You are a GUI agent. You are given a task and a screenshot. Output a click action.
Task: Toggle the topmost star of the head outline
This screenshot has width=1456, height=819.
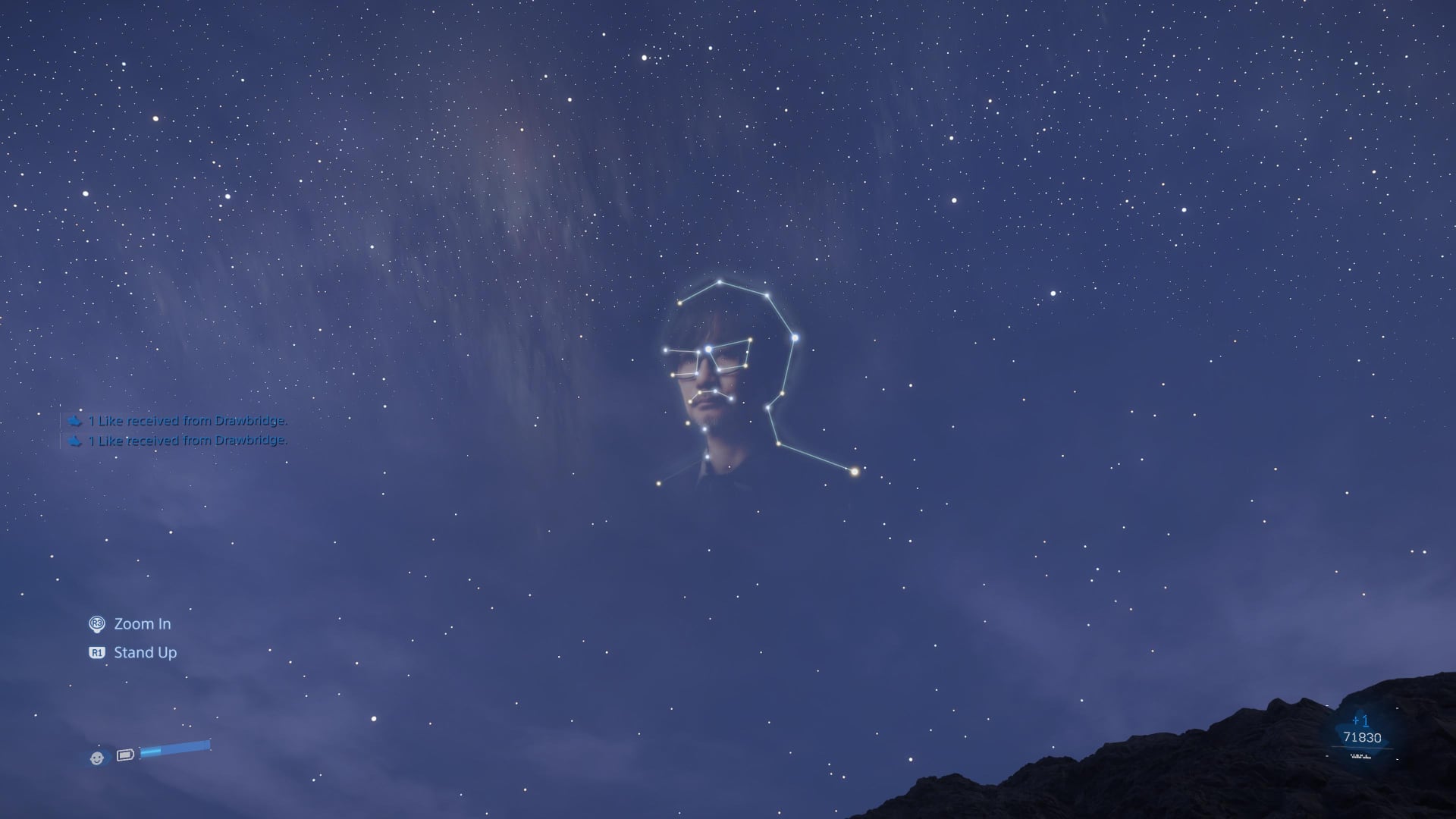click(x=719, y=282)
